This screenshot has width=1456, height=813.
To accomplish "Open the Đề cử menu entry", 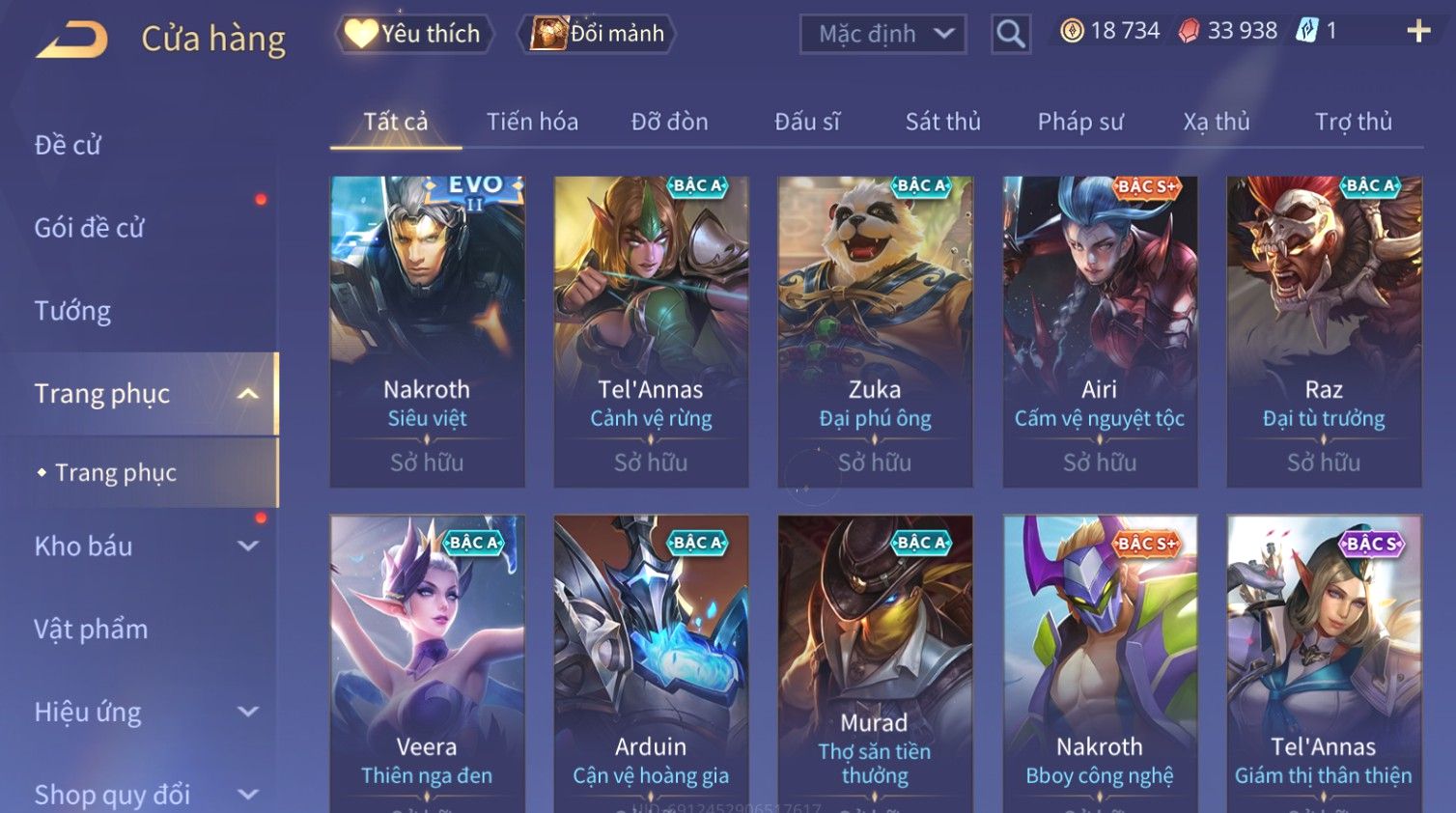I will tap(68, 145).
